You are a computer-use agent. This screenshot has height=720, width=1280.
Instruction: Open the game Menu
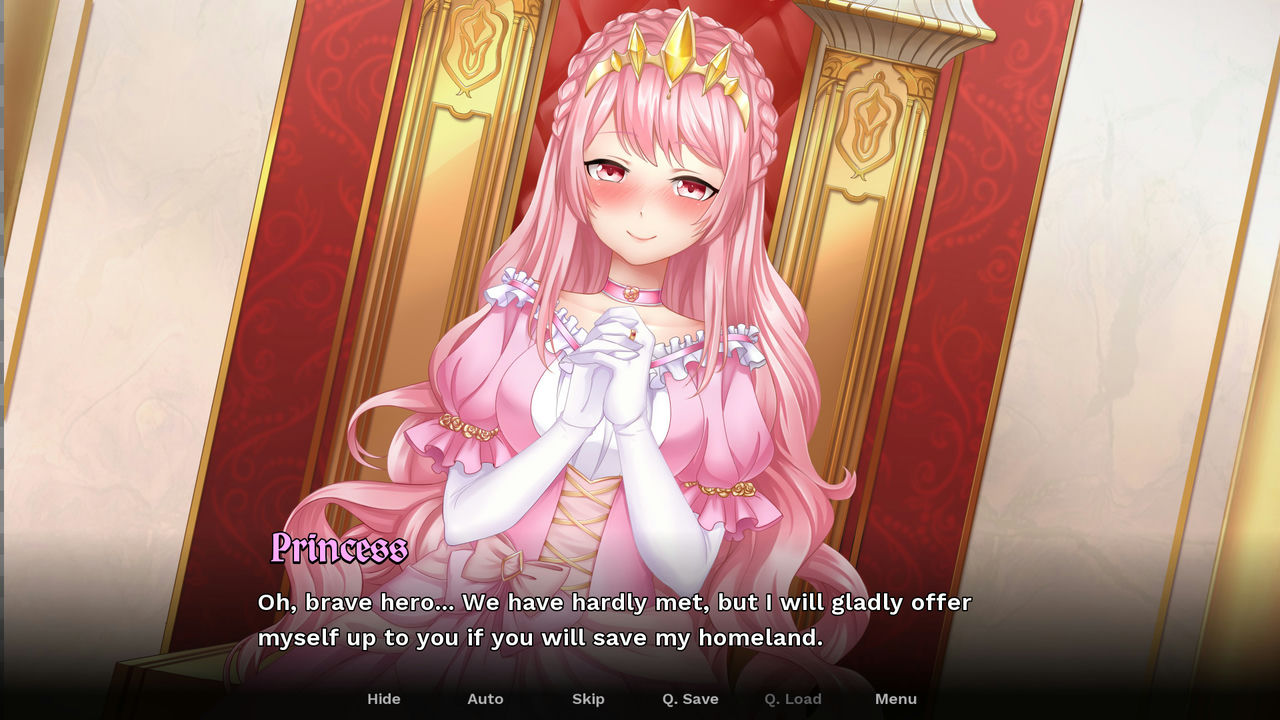896,699
